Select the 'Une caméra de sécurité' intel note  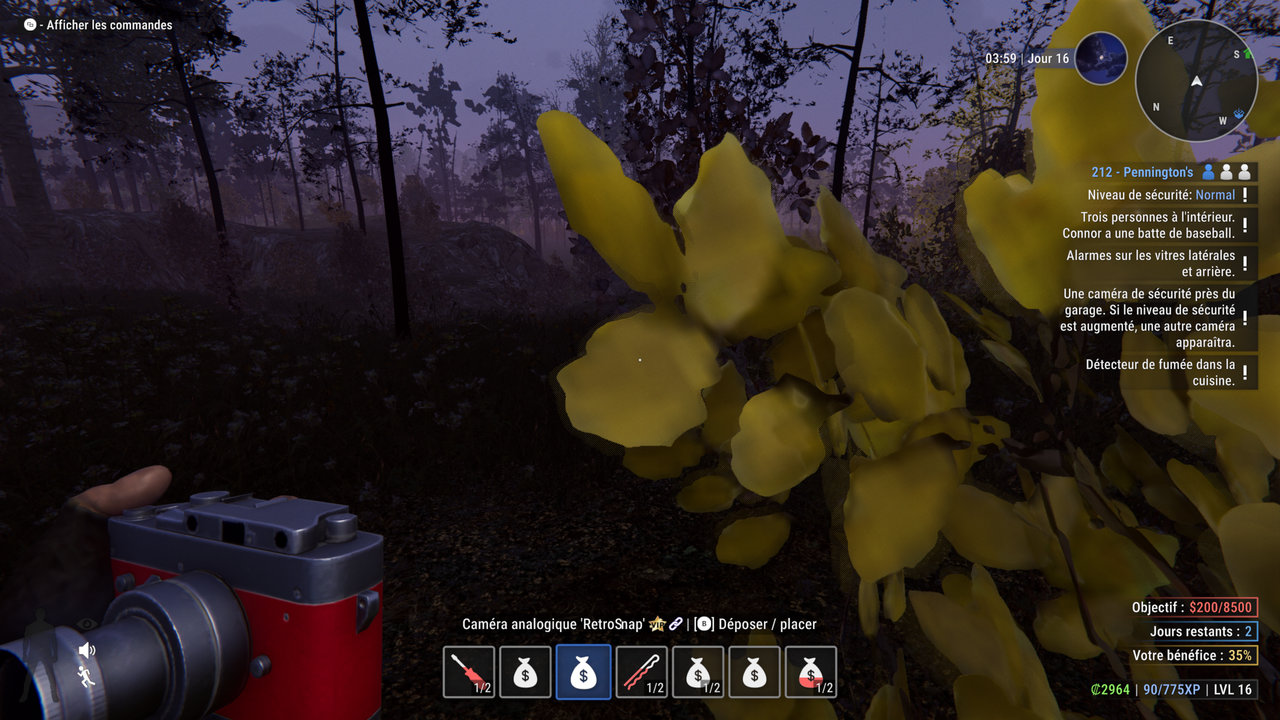(1148, 318)
